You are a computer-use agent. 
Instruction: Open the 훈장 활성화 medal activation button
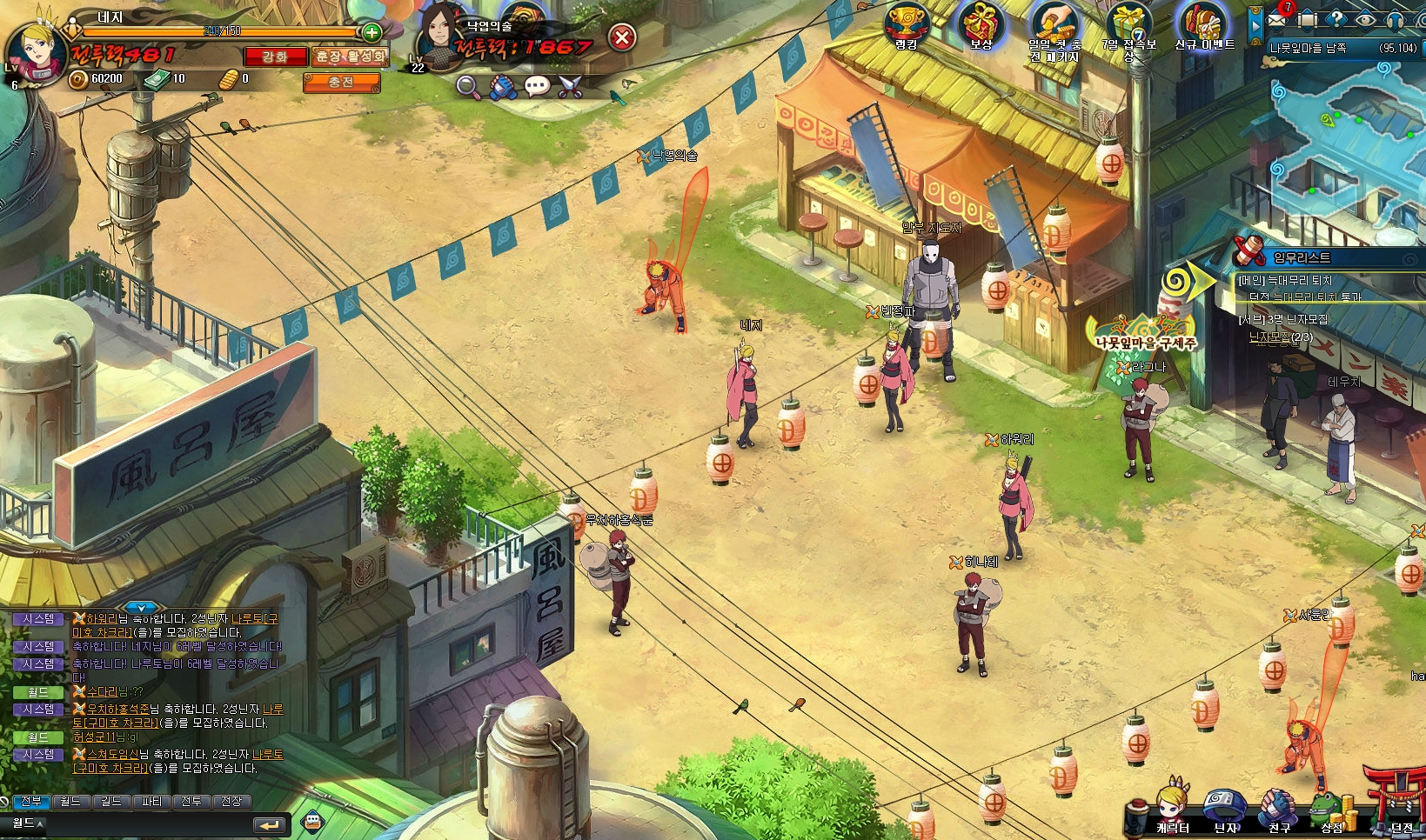[x=350, y=57]
